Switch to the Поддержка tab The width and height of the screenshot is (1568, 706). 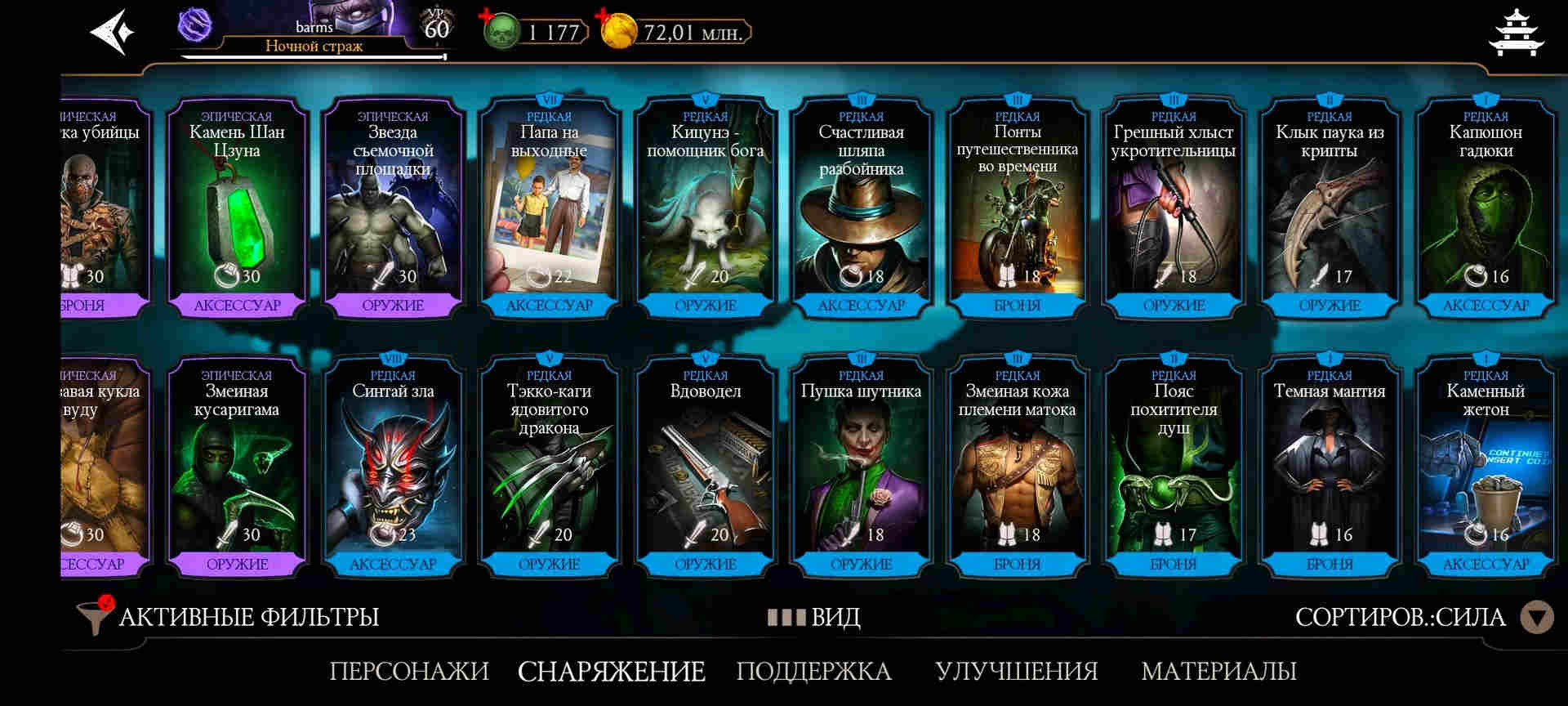(x=813, y=671)
